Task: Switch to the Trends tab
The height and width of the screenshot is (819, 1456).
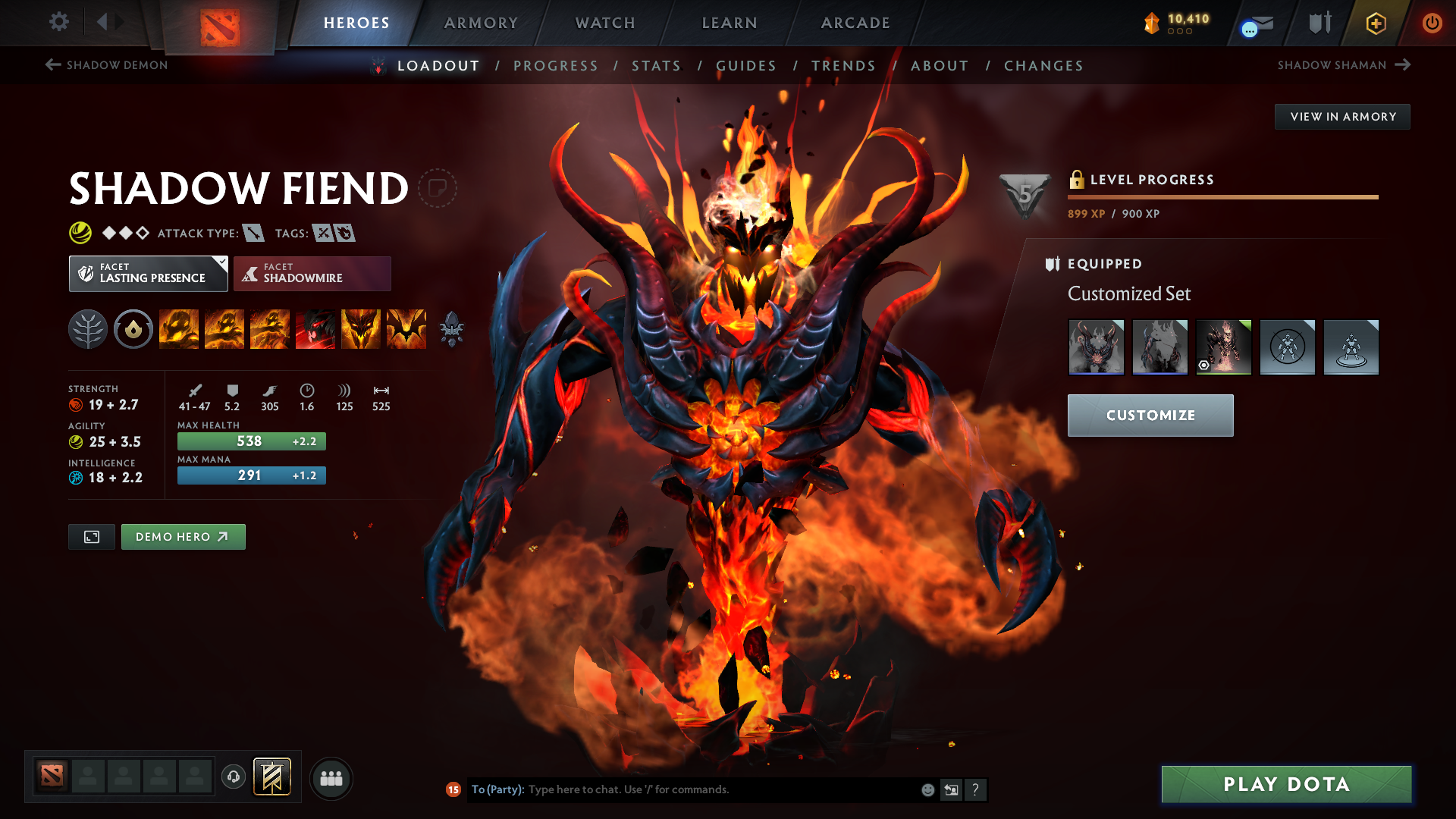Action: click(x=843, y=66)
